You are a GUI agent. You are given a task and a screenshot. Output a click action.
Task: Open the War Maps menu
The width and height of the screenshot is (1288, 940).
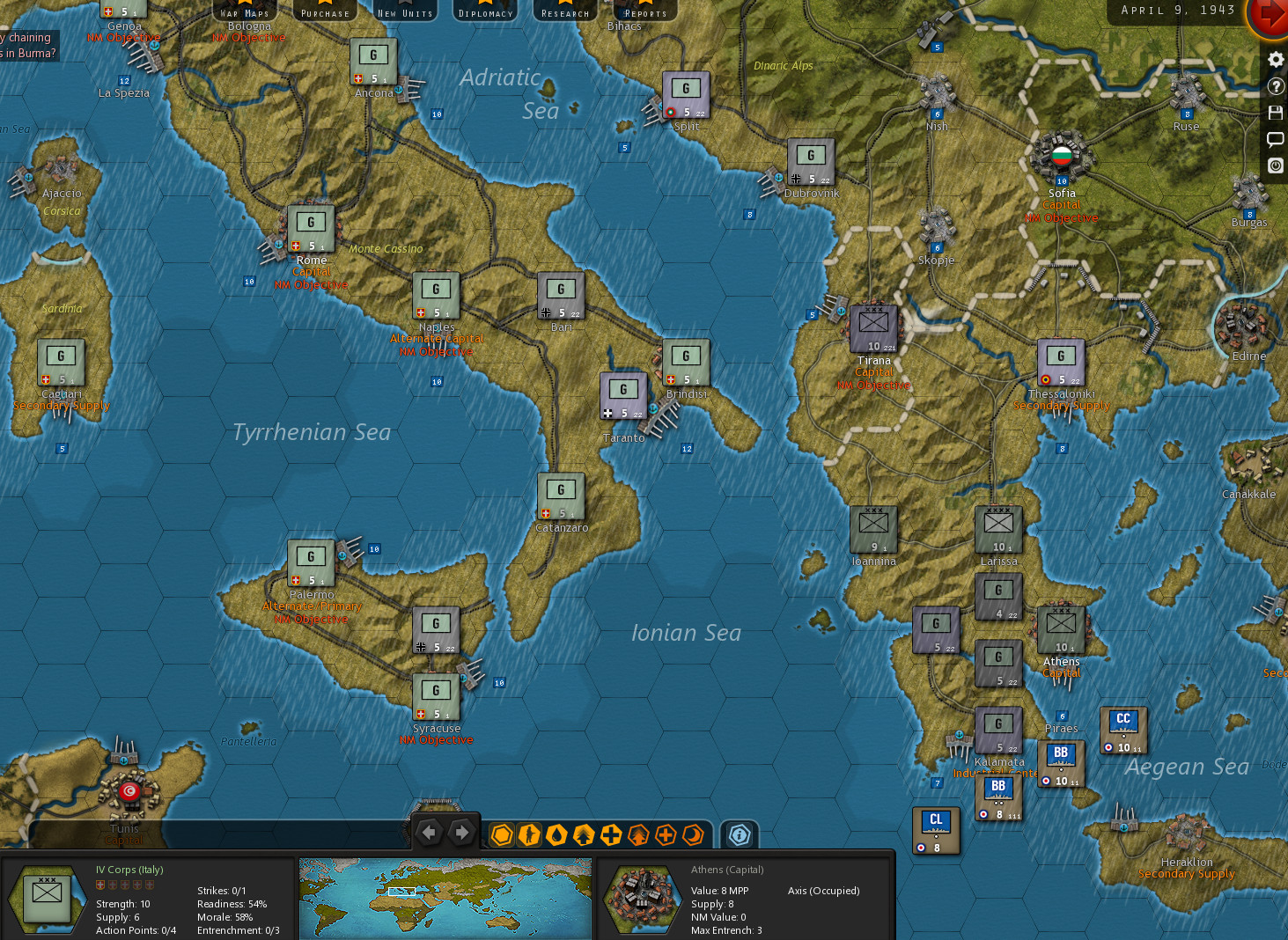click(x=245, y=11)
